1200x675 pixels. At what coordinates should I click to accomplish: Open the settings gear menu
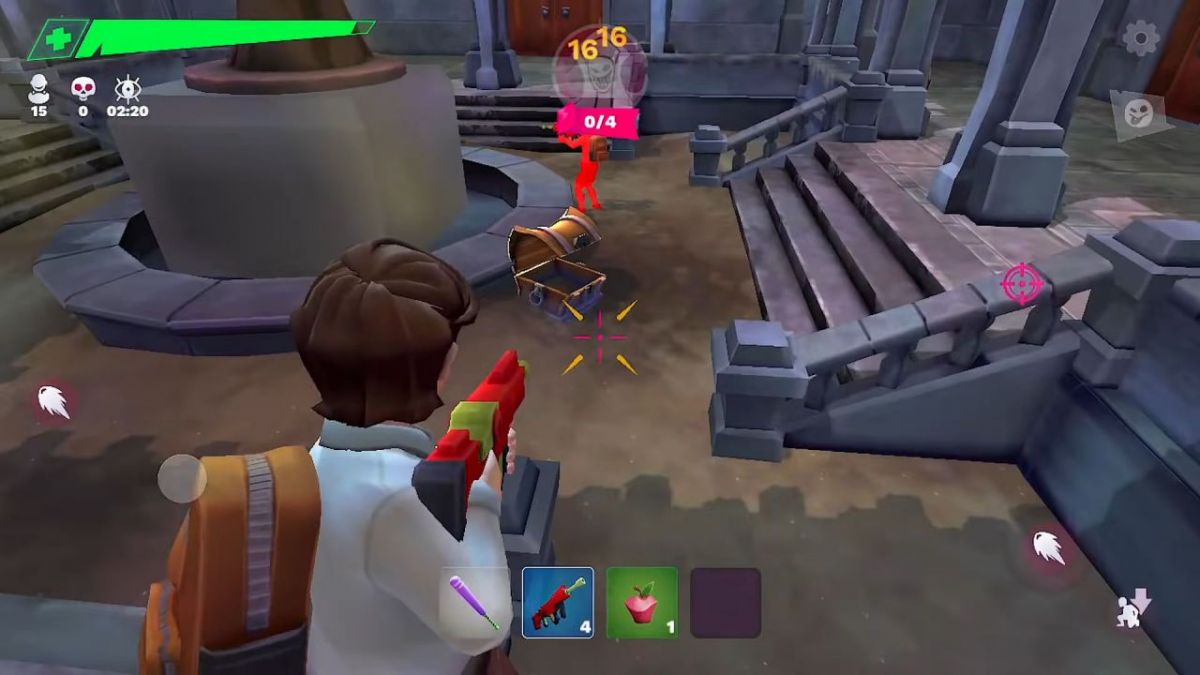[x=1141, y=39]
